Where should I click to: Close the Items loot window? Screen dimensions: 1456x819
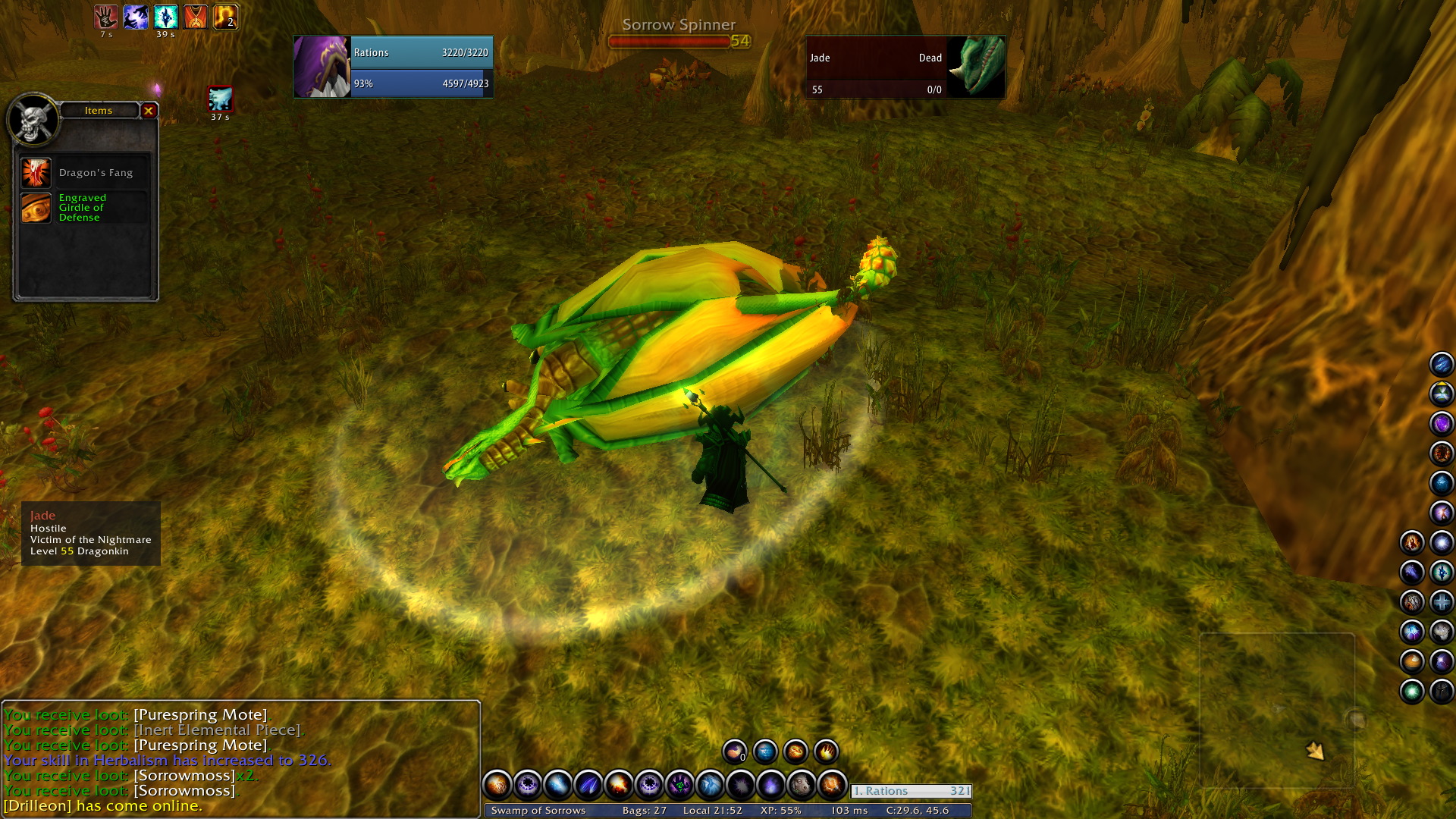click(149, 111)
